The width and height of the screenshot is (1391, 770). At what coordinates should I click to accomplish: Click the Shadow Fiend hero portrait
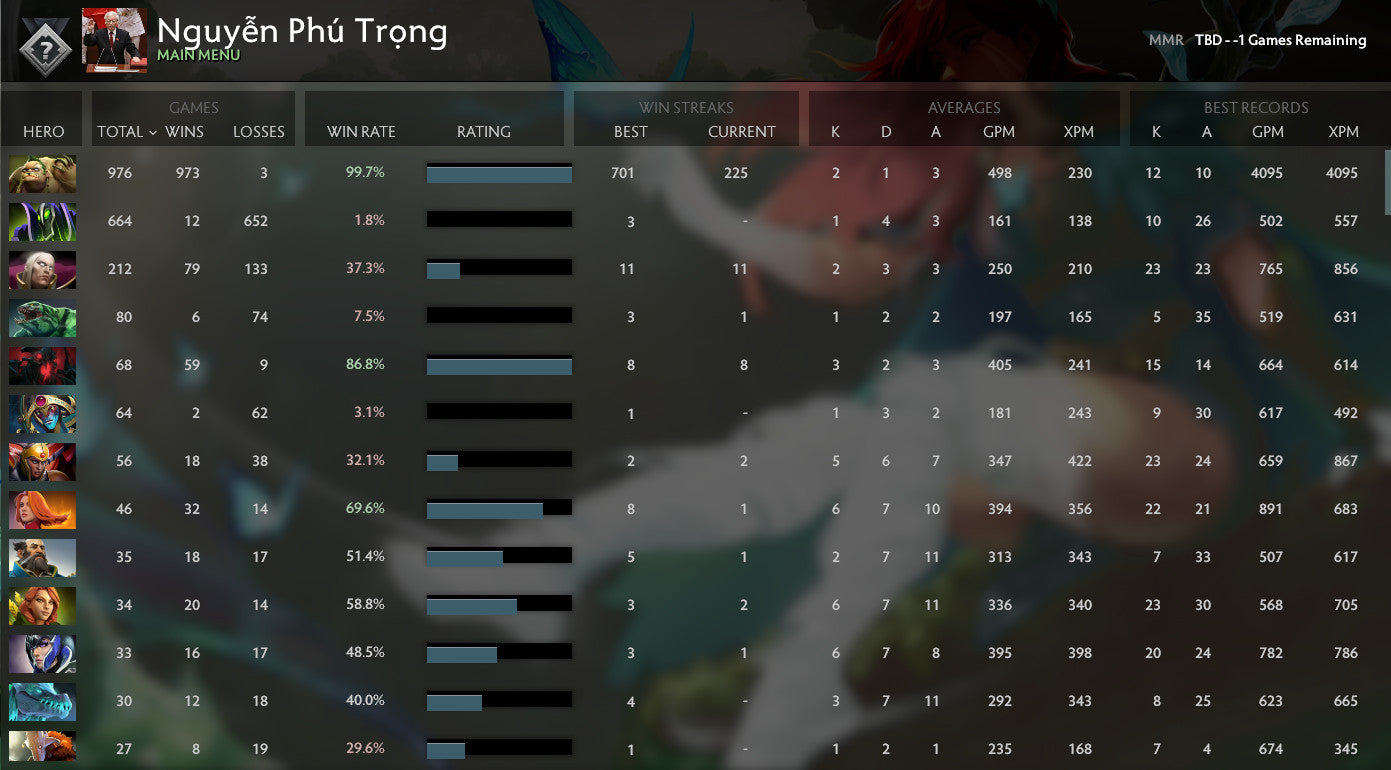coord(42,365)
